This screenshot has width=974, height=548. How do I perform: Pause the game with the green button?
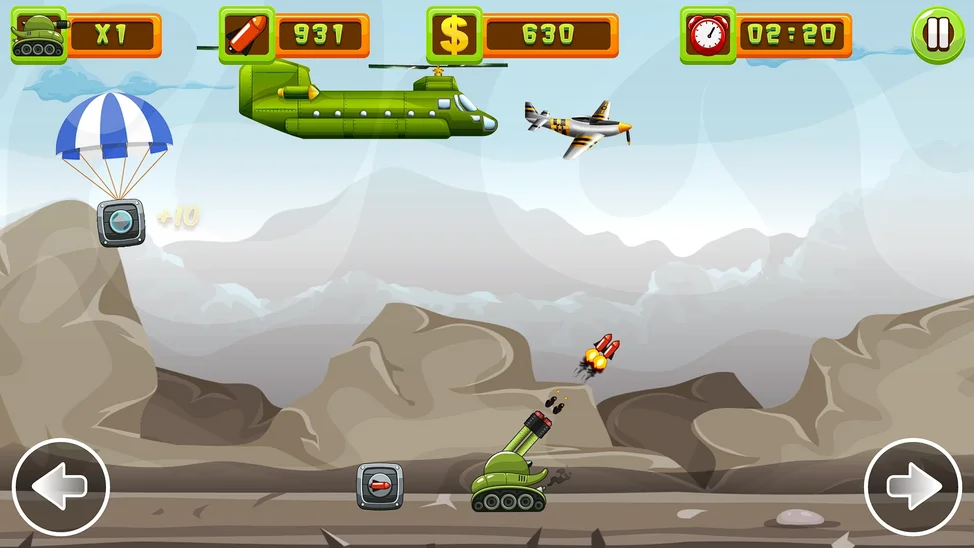937,35
